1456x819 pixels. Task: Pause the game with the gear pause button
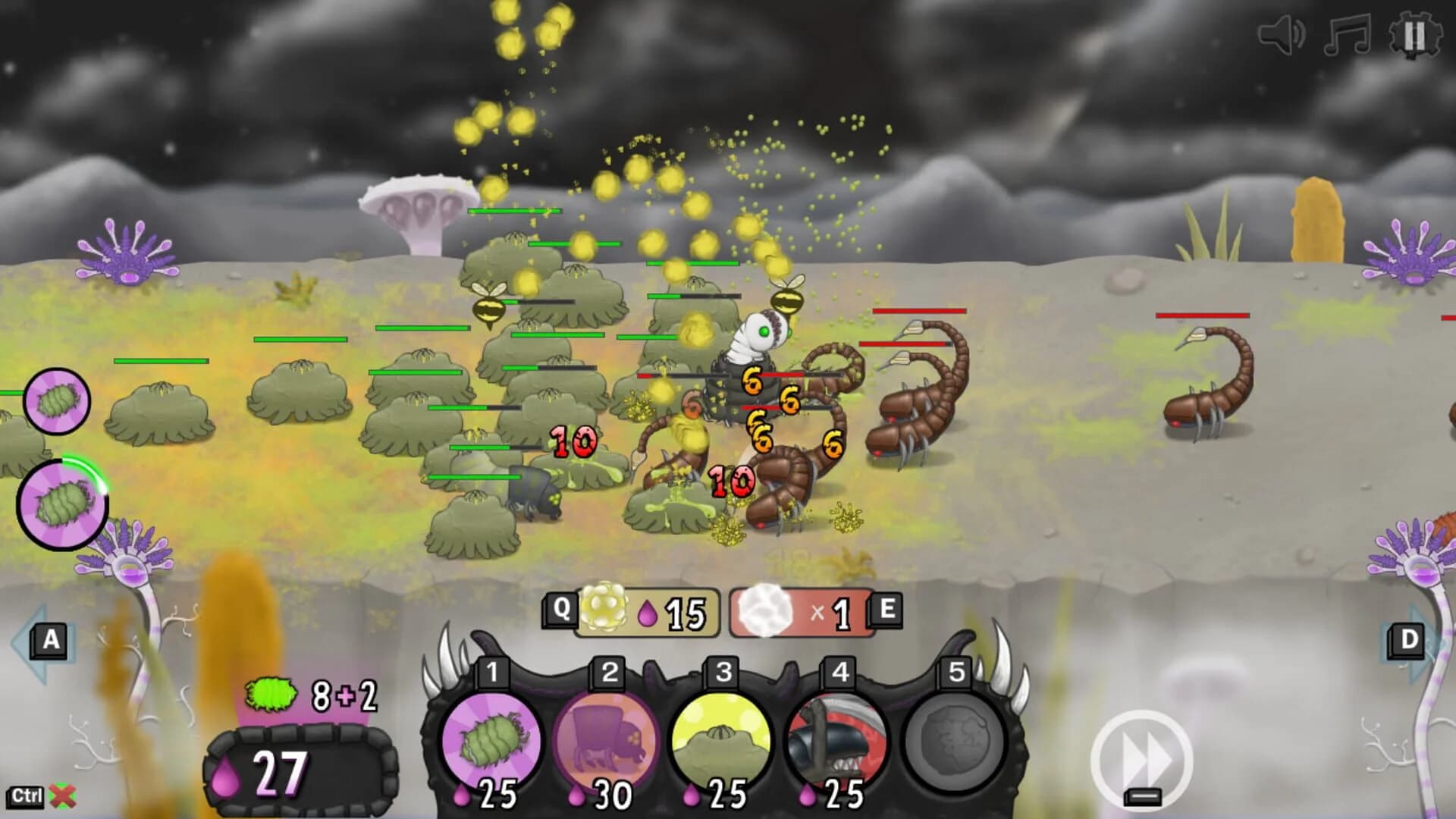[1415, 34]
